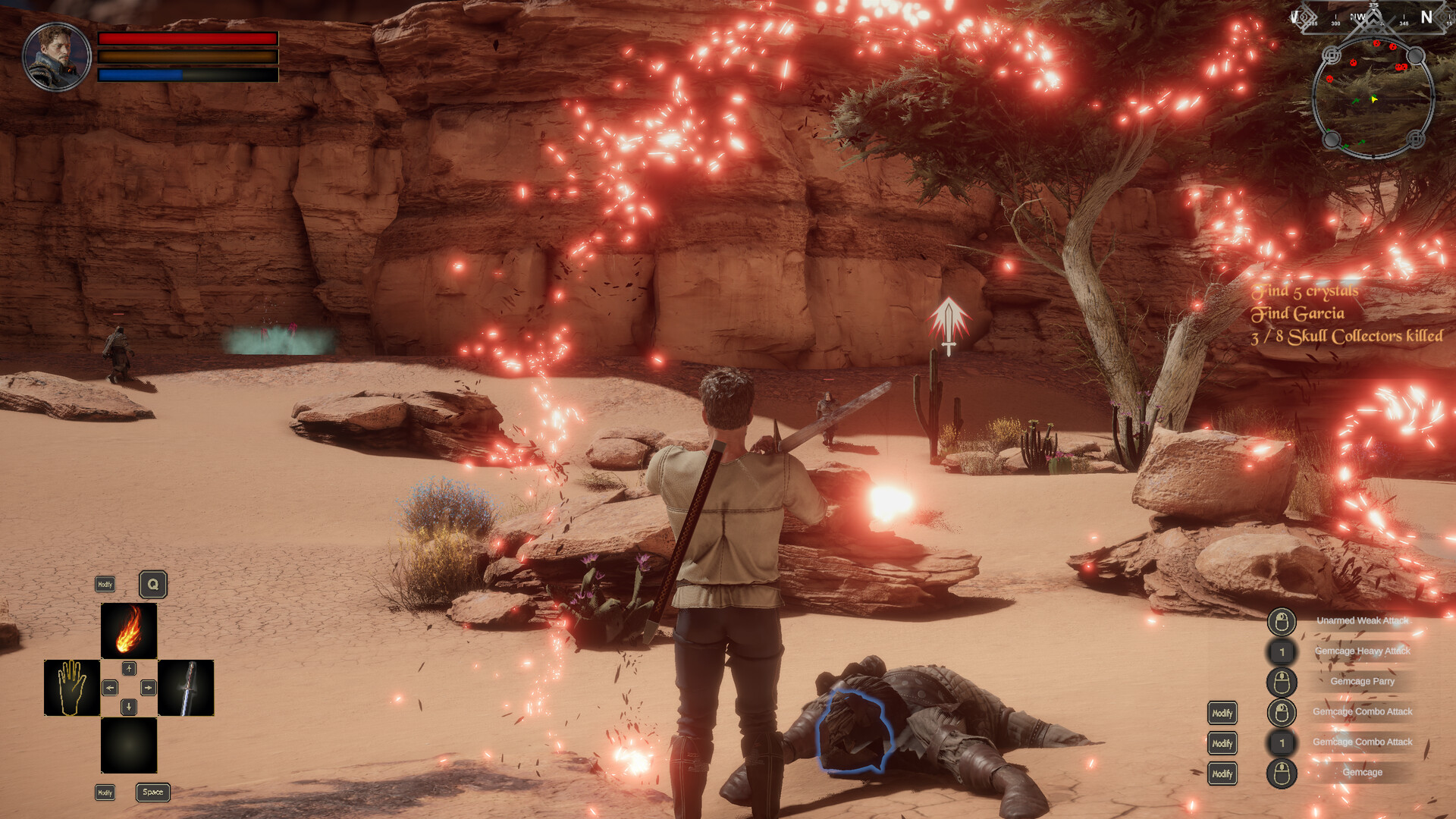
Task: Select the fire spell slot
Action: (129, 630)
